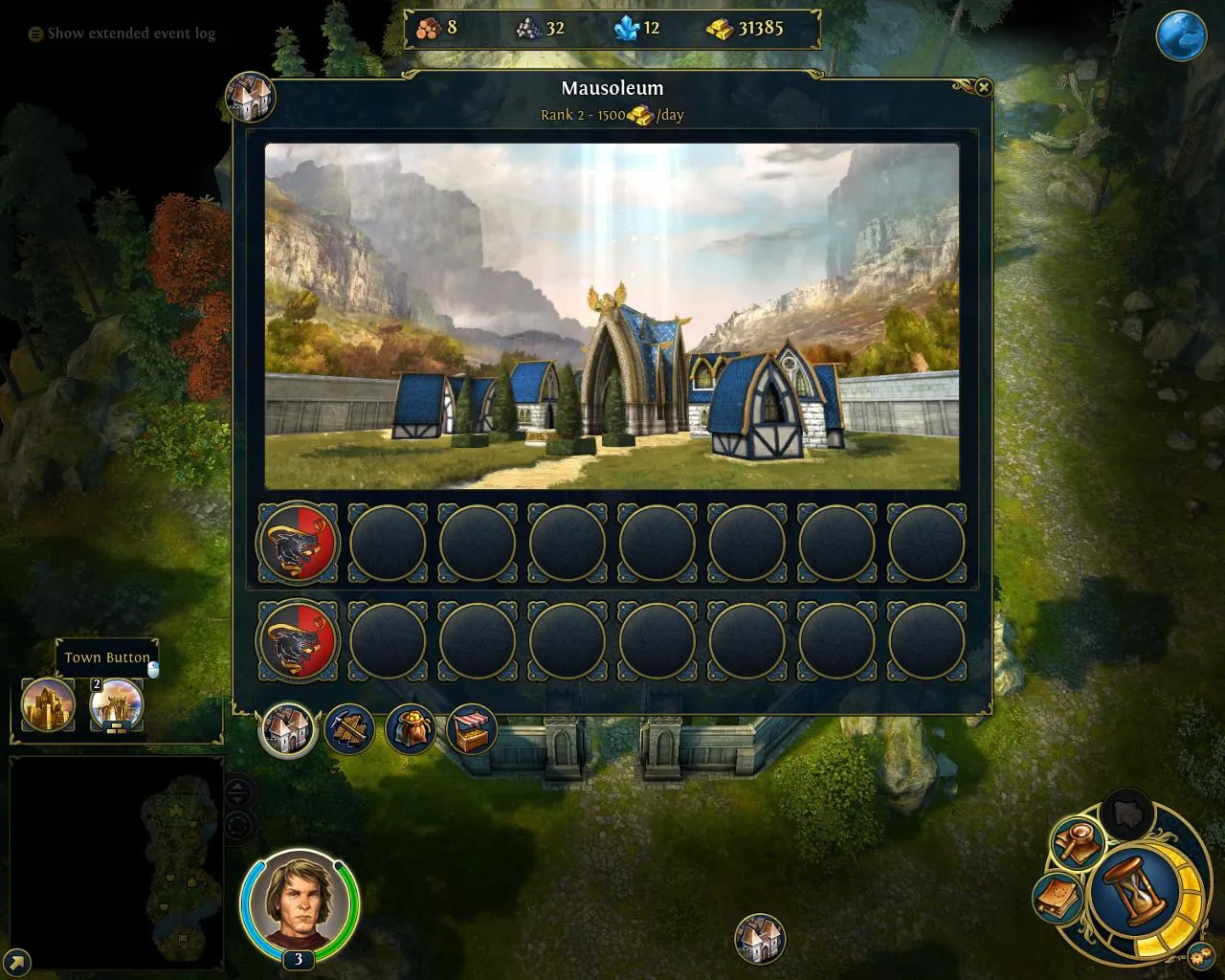Image resolution: width=1225 pixels, height=980 pixels.
Task: Open the marketplace stall tab
Action: 472,730
